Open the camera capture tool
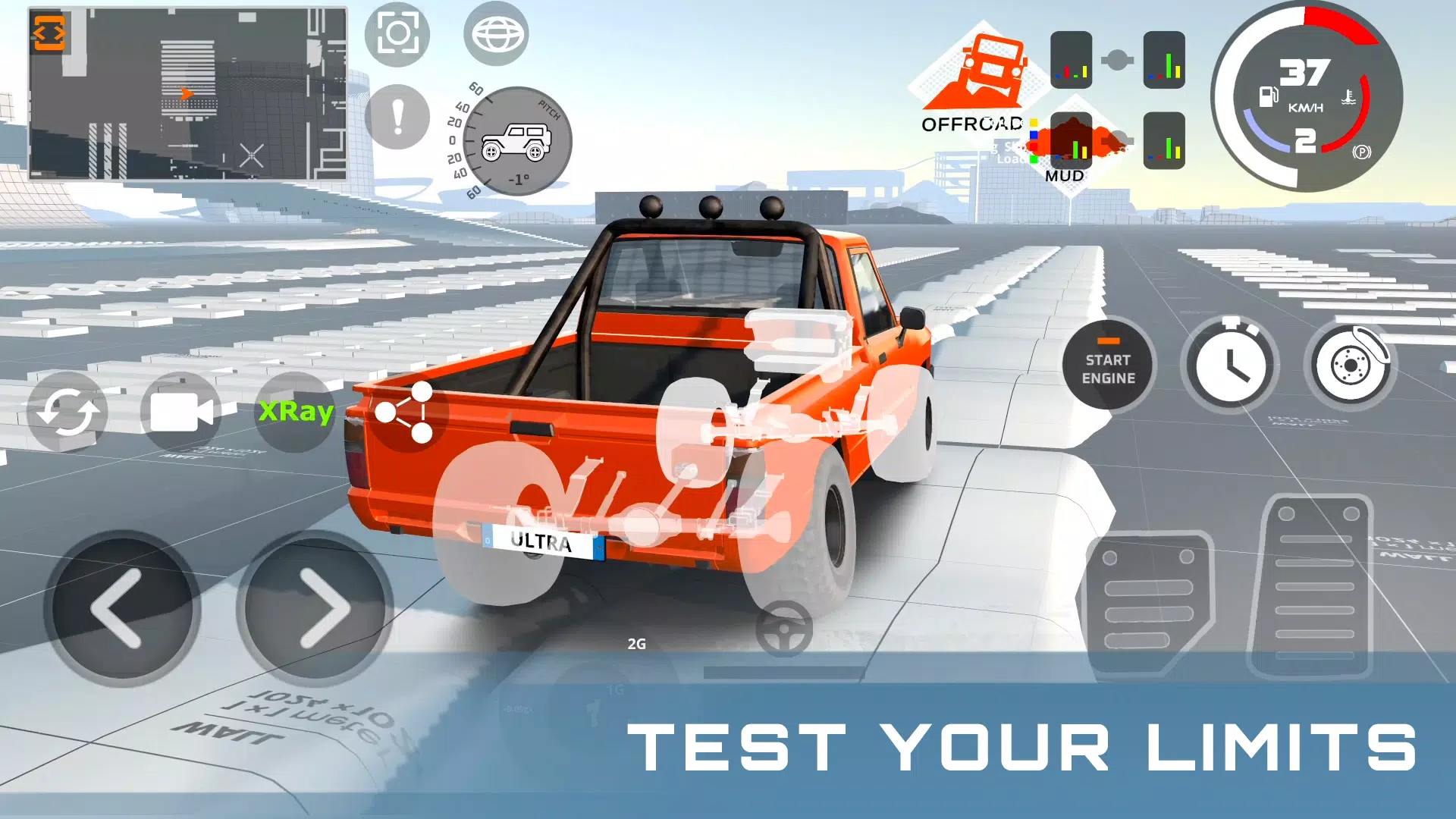1456x819 pixels. (x=397, y=33)
